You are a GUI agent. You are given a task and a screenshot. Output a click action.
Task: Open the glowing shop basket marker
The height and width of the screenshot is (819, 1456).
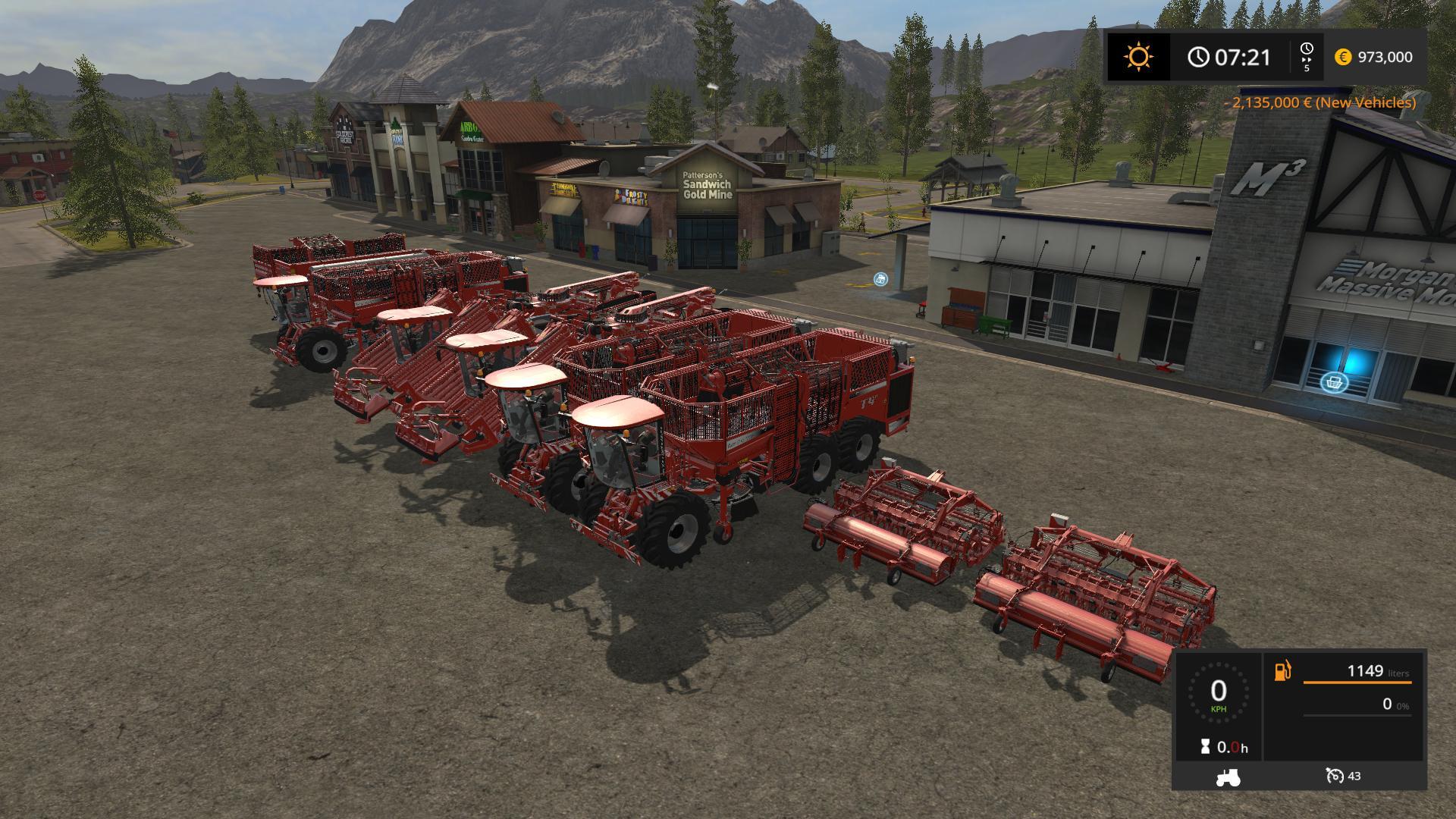(x=1334, y=382)
